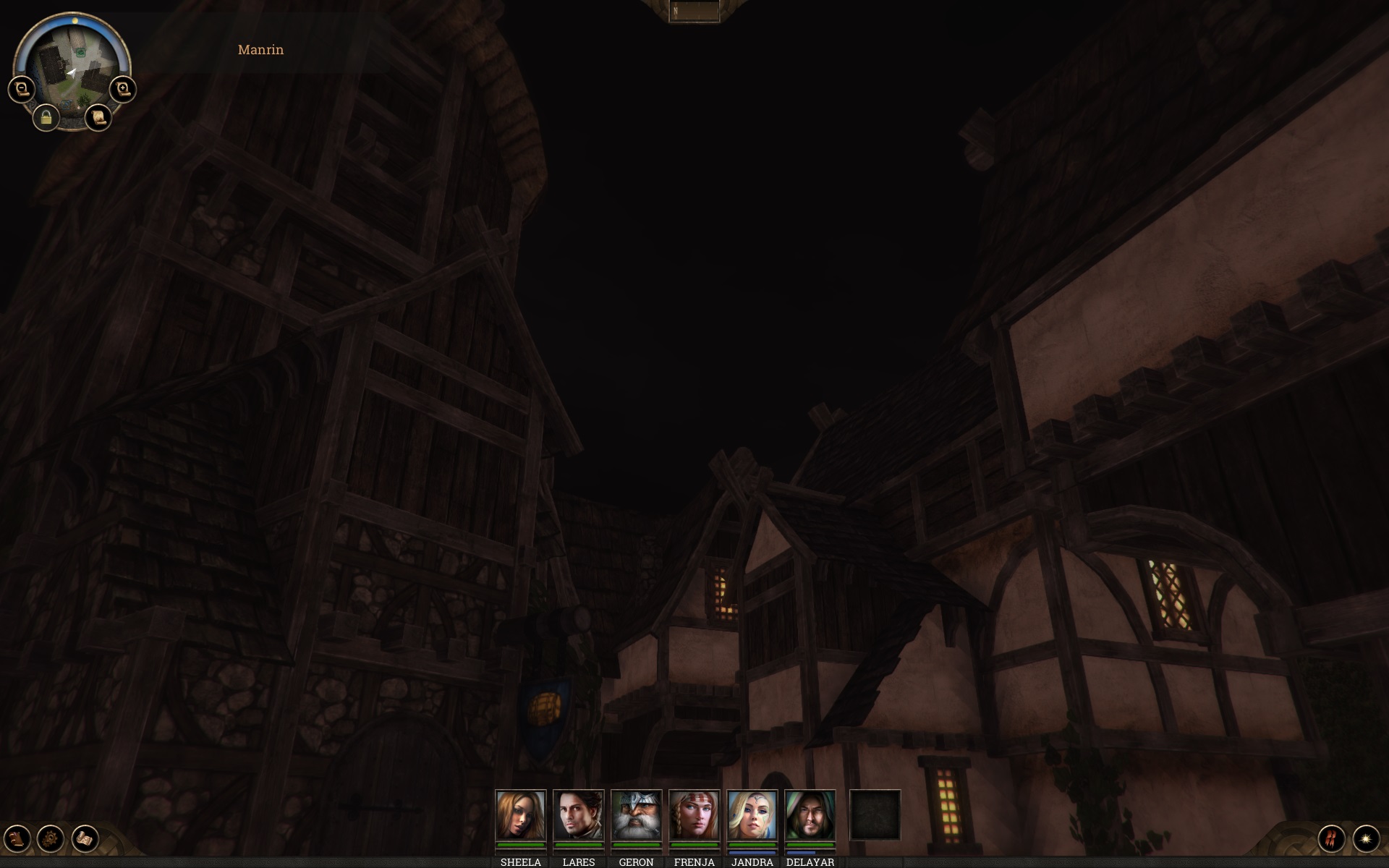Open the map scroll below the minimap
This screenshot has width=1389, height=868.
[98, 117]
